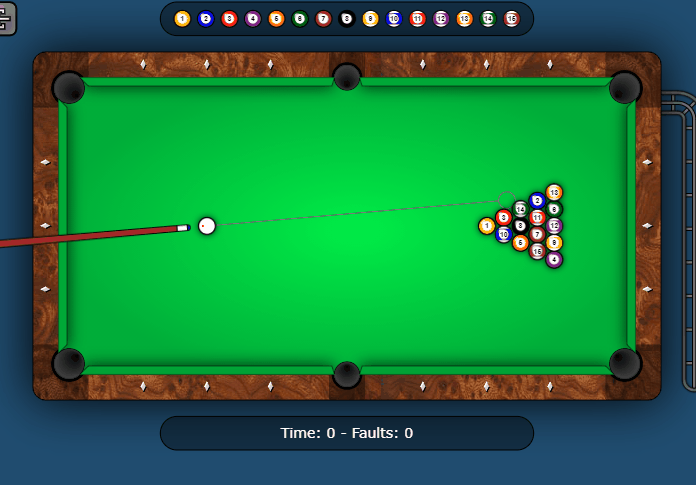Open the menu button in the top-left corner
The height and width of the screenshot is (485, 696).
click(x=6, y=17)
